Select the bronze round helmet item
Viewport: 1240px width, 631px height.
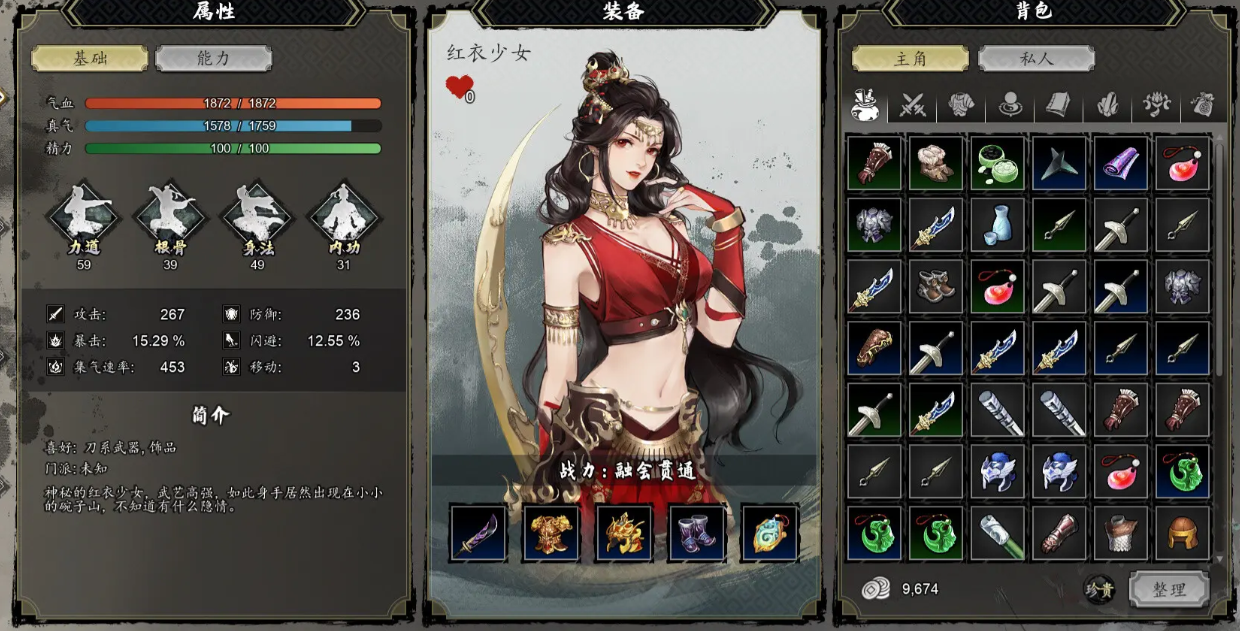click(1183, 533)
